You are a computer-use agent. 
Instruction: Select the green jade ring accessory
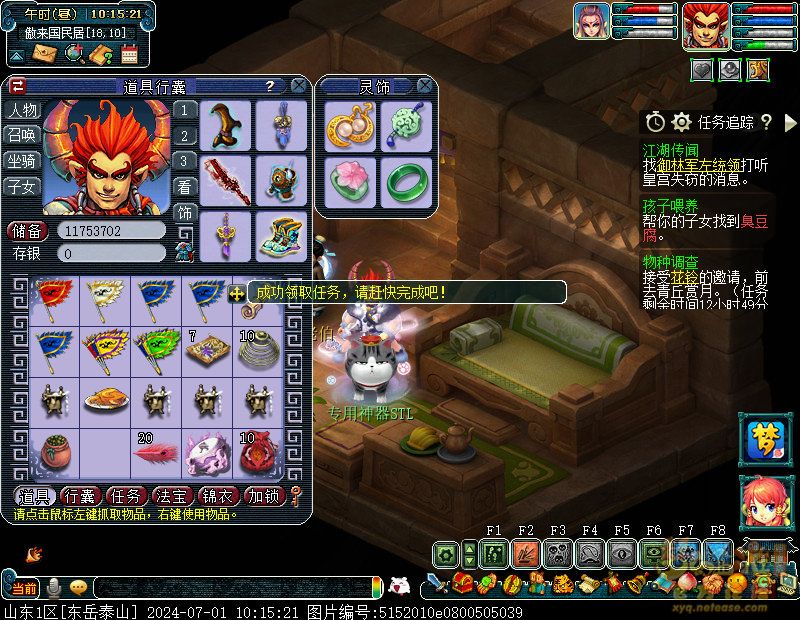[406, 180]
